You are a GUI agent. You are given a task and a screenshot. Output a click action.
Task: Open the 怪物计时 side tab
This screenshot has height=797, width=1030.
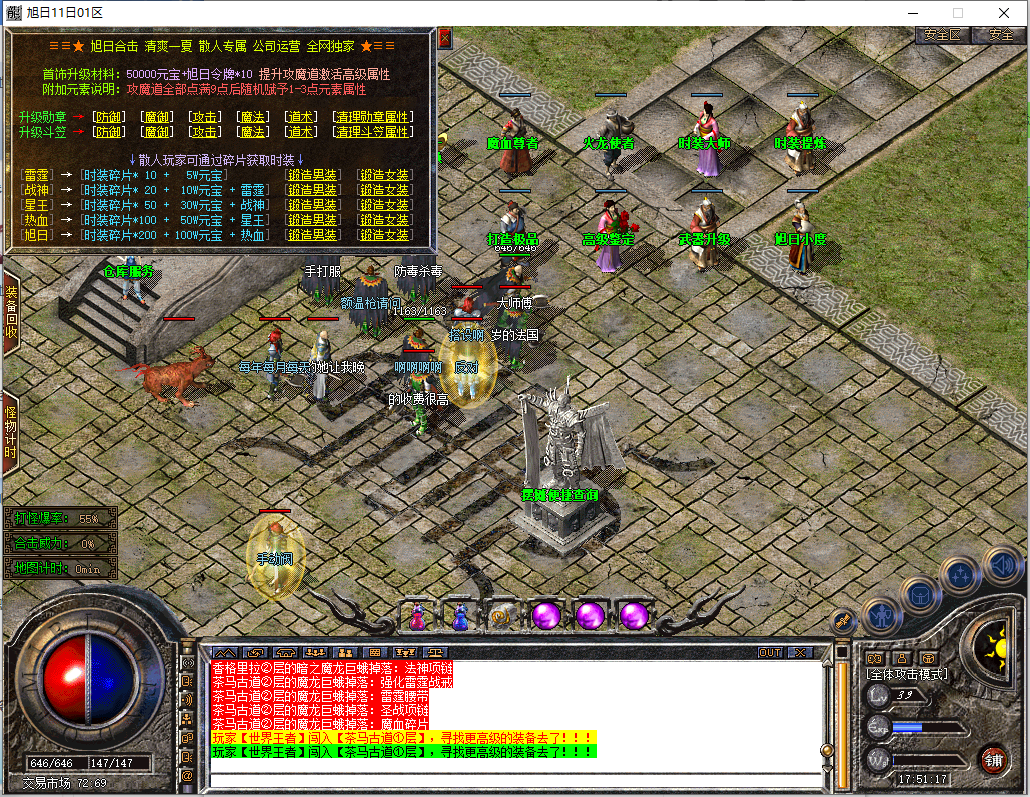11,432
